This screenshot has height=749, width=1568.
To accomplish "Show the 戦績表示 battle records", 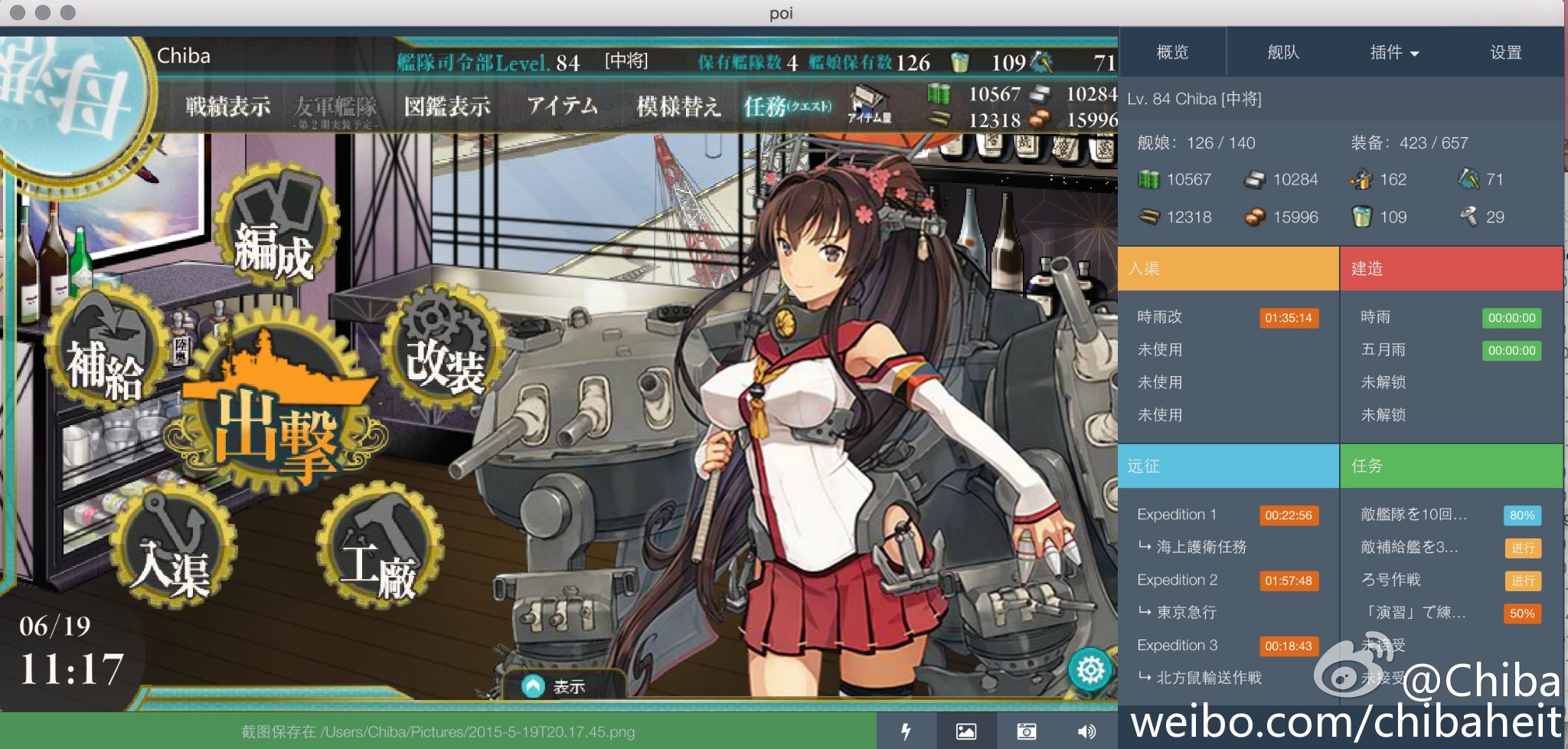I will click(227, 106).
